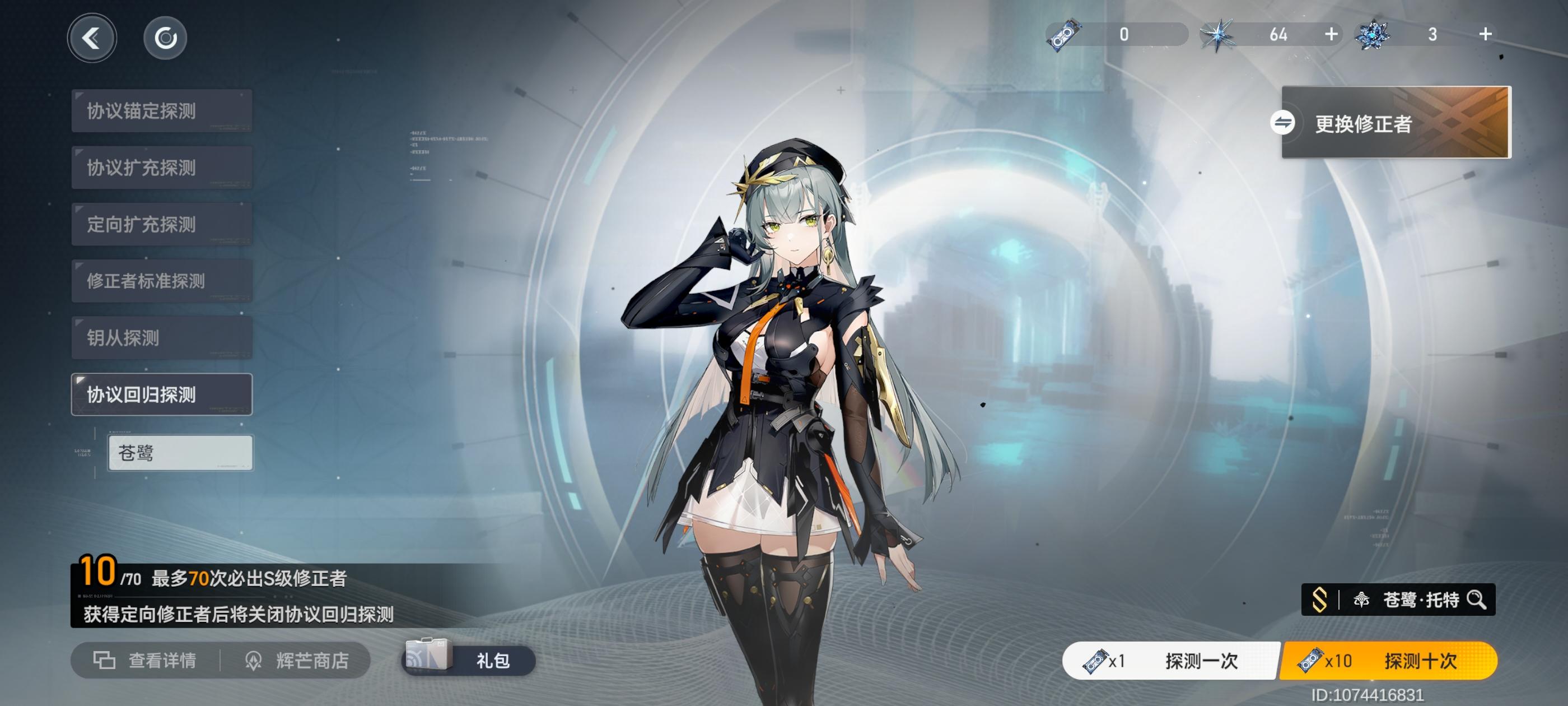Switch to the 协议扩充探测 banner tab
The image size is (1568, 706).
(161, 168)
